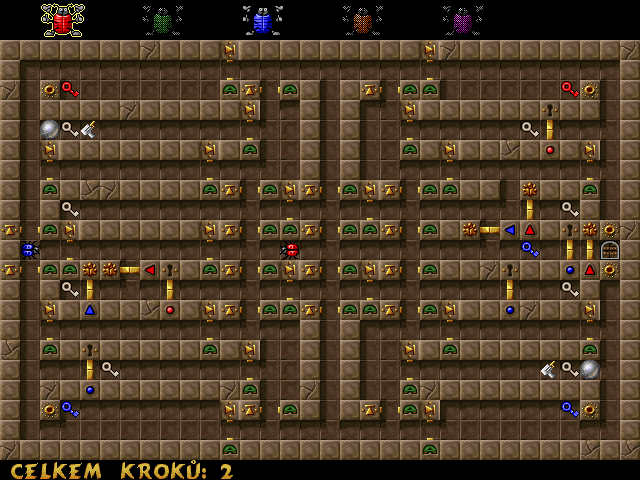
Task: Switch to the green beetle
Action: pos(162,20)
